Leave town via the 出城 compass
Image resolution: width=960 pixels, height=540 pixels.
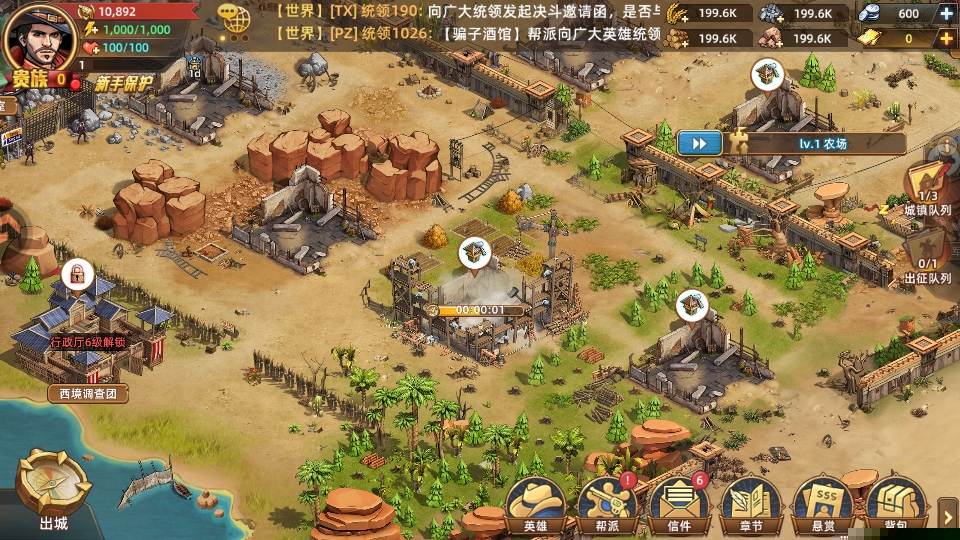pos(53,489)
